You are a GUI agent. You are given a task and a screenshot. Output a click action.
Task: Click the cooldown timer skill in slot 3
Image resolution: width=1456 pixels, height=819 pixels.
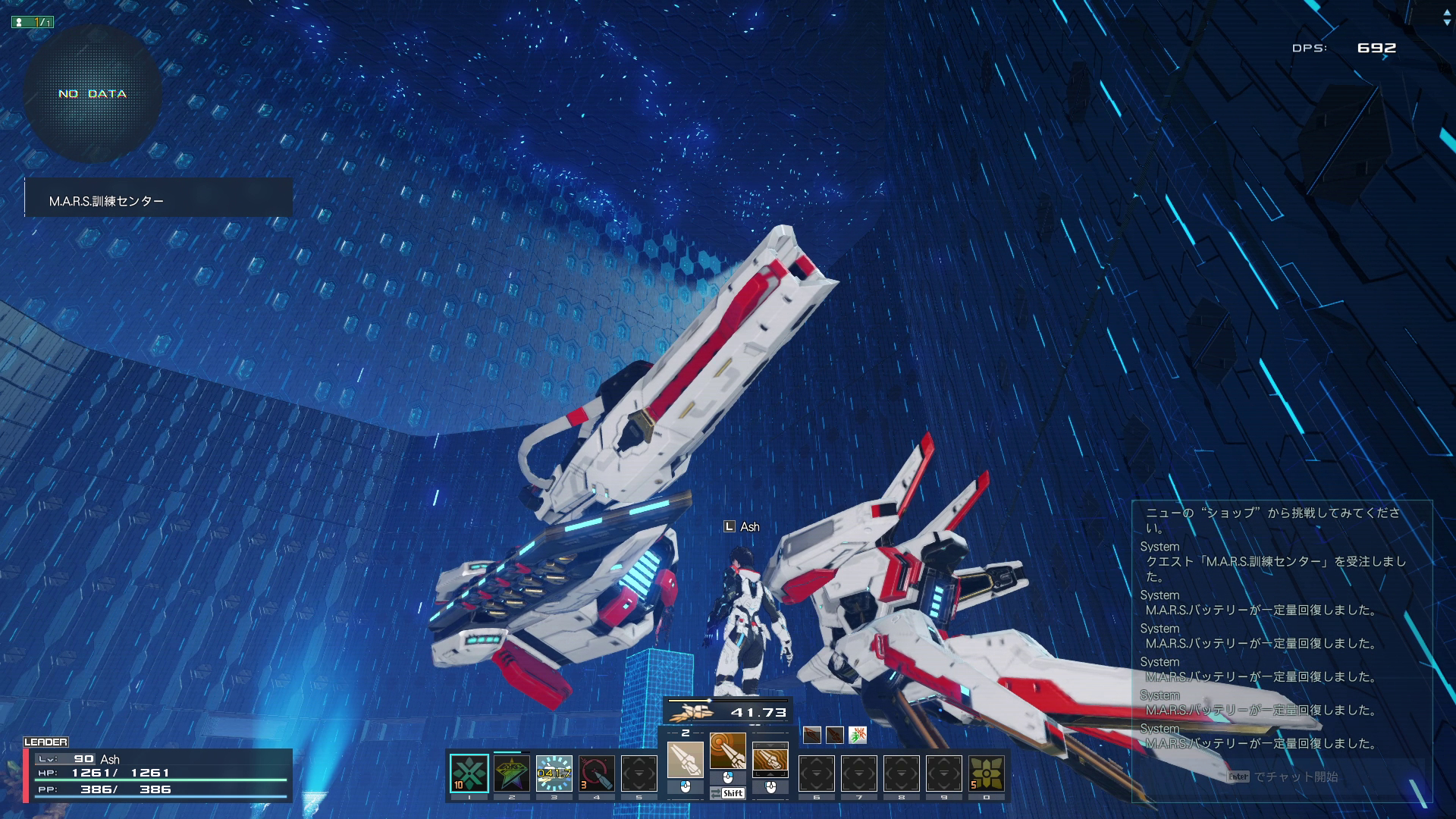point(554,773)
